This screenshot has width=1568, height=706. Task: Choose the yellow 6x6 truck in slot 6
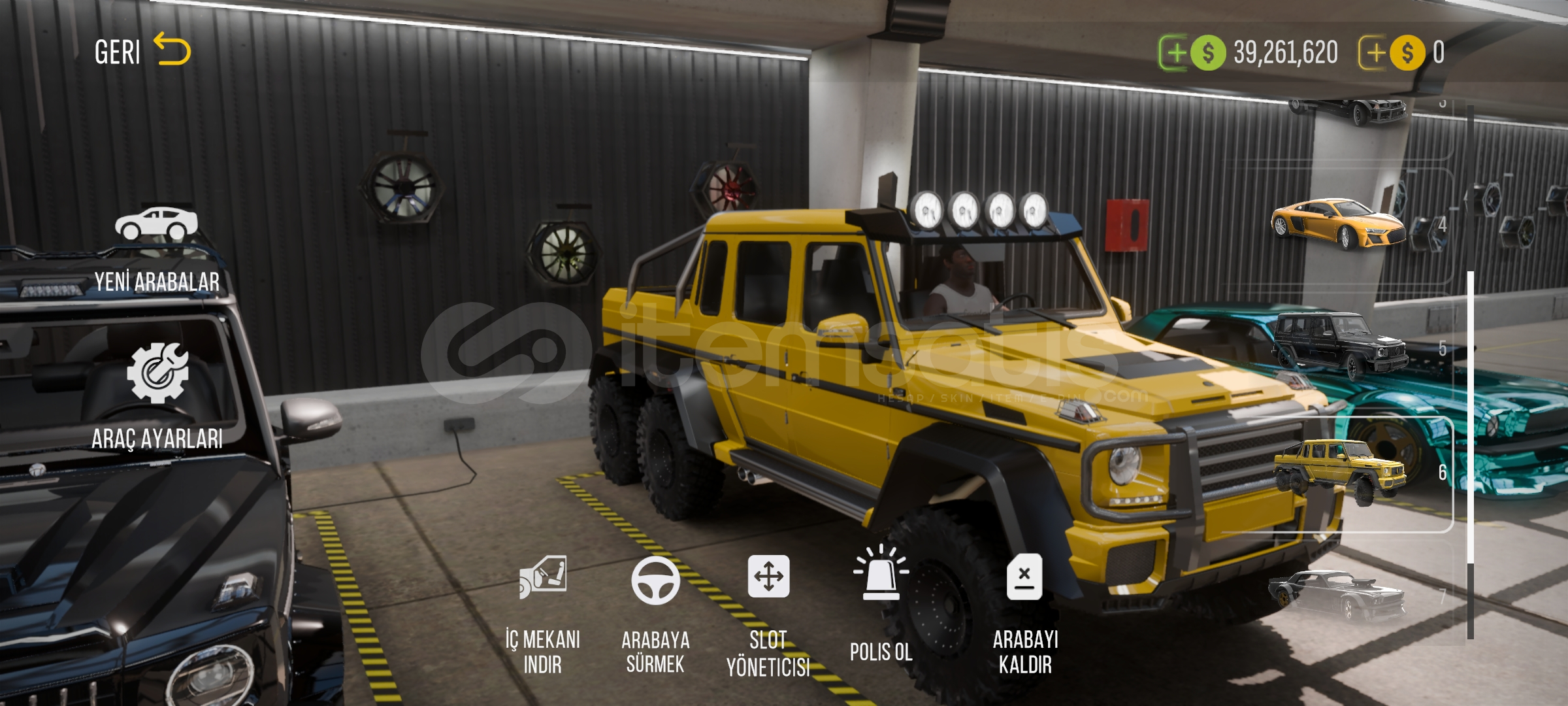pyautogui.click(x=1339, y=472)
